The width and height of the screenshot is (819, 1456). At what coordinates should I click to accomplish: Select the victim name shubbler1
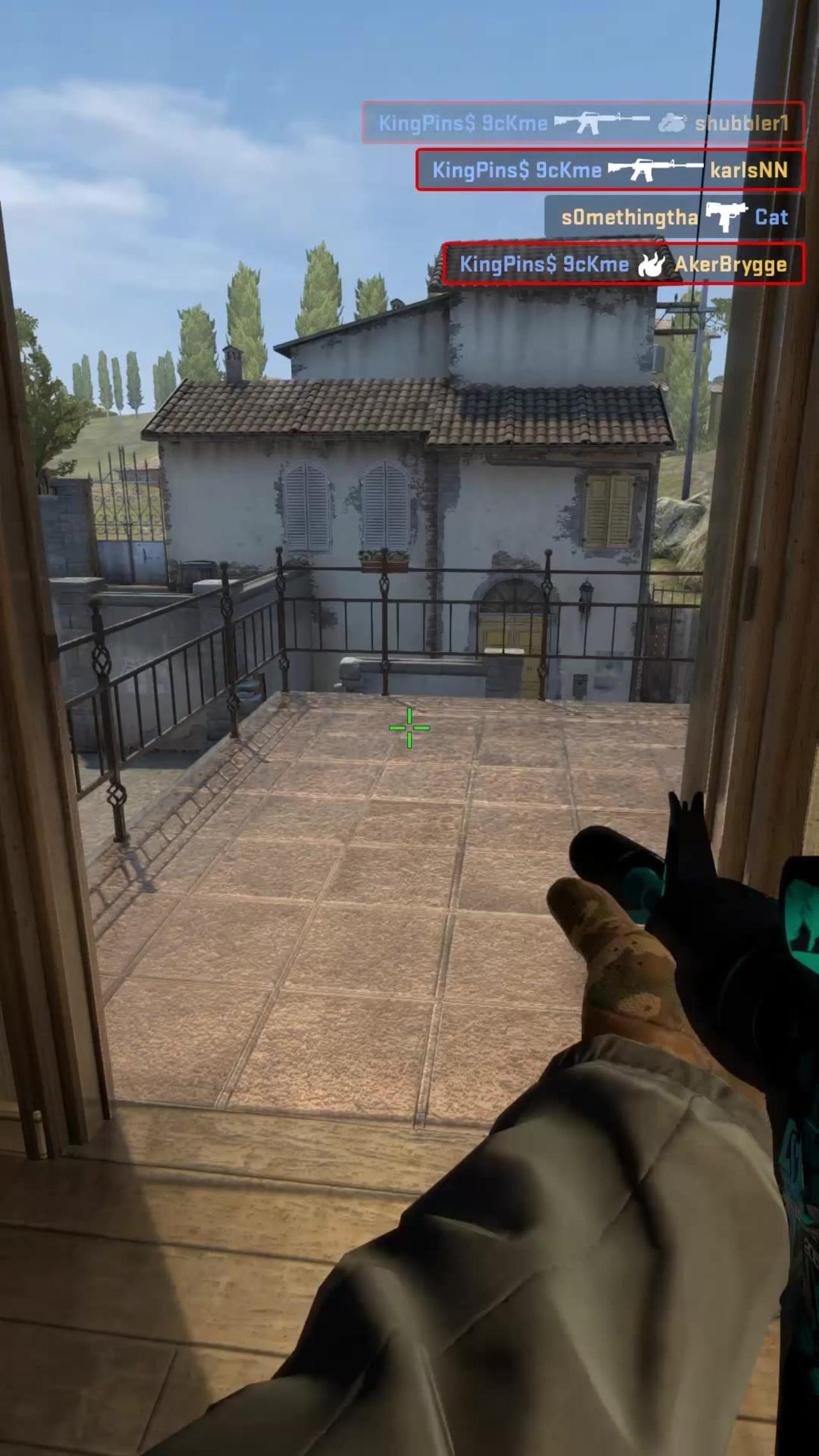[x=742, y=125]
